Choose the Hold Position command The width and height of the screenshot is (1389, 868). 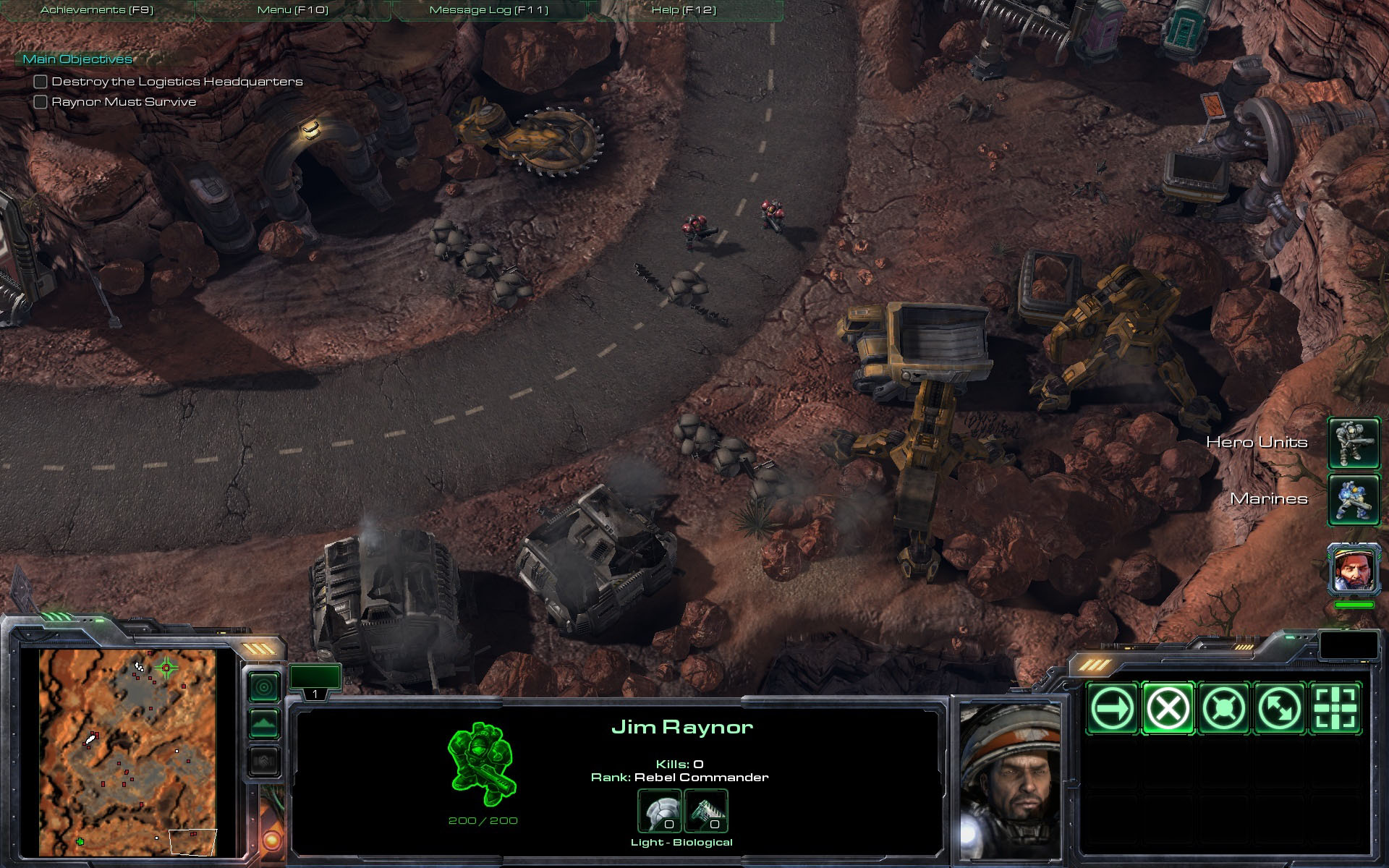tap(1223, 707)
